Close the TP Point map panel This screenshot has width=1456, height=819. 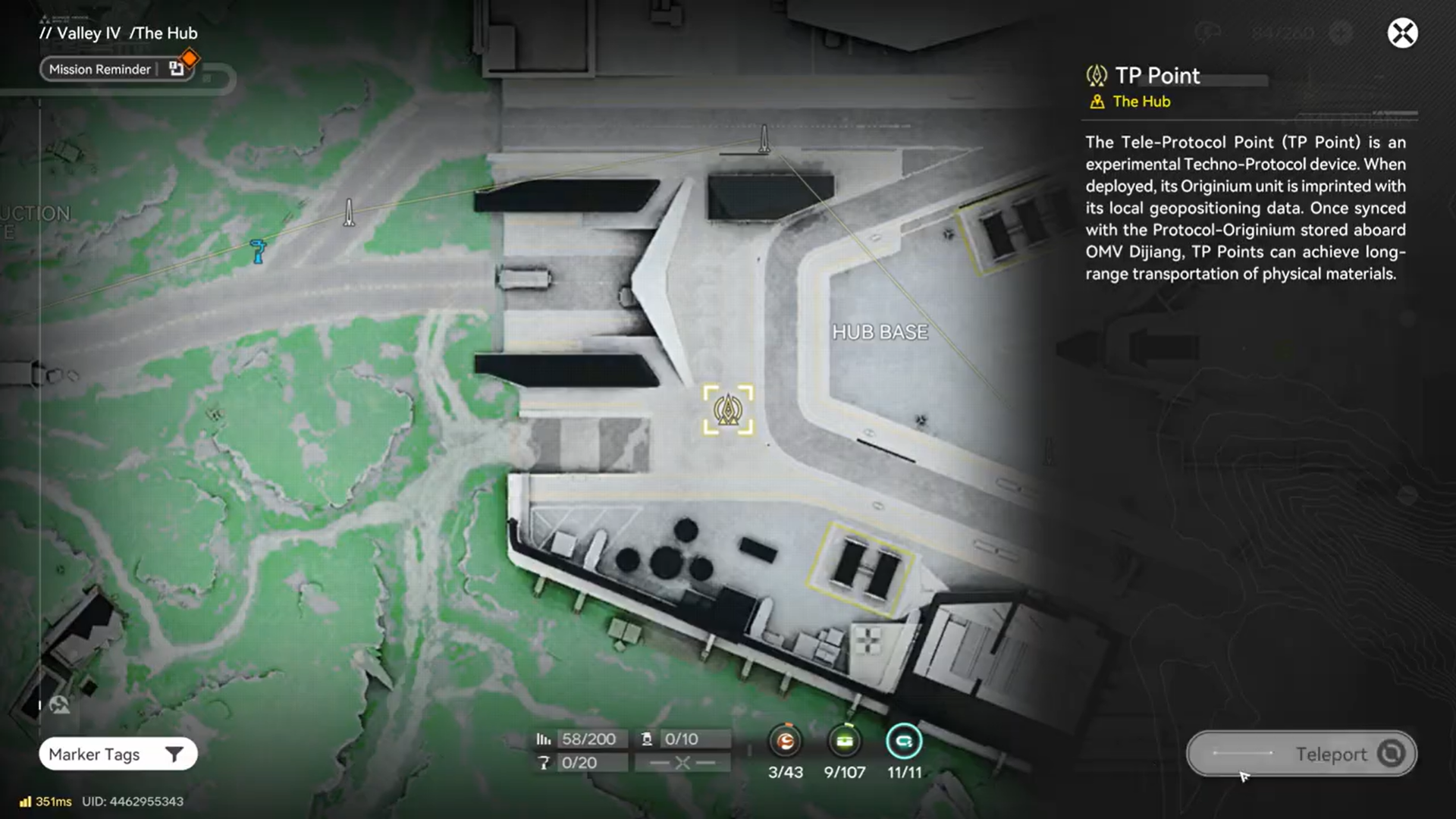[1402, 33]
